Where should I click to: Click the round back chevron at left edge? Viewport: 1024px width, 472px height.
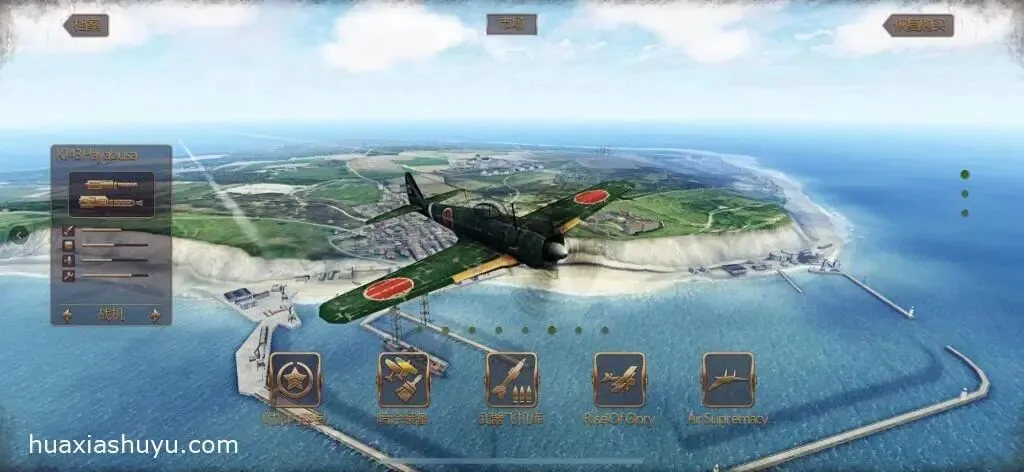[x=19, y=235]
